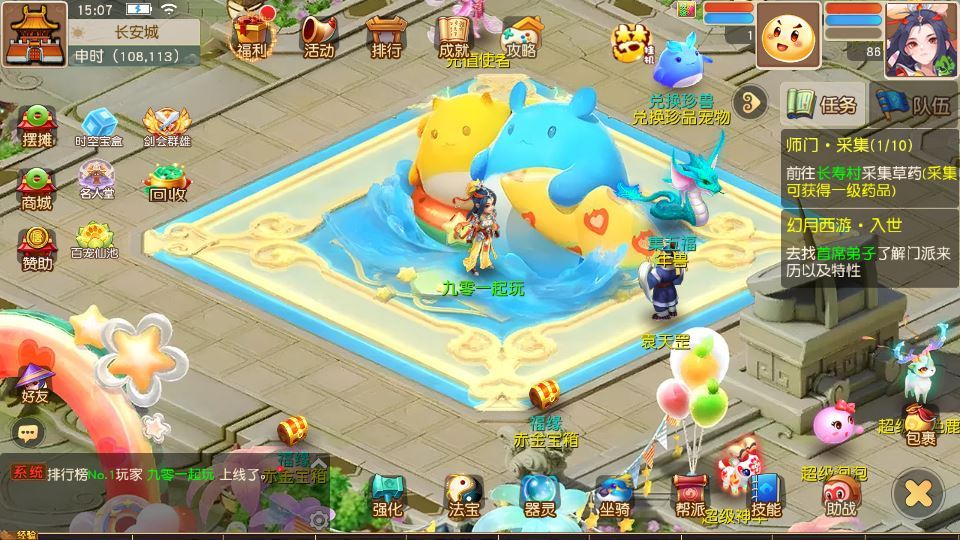The width and height of the screenshot is (960, 540).
Task: Enter the 商城 shop
Action: (x=37, y=187)
